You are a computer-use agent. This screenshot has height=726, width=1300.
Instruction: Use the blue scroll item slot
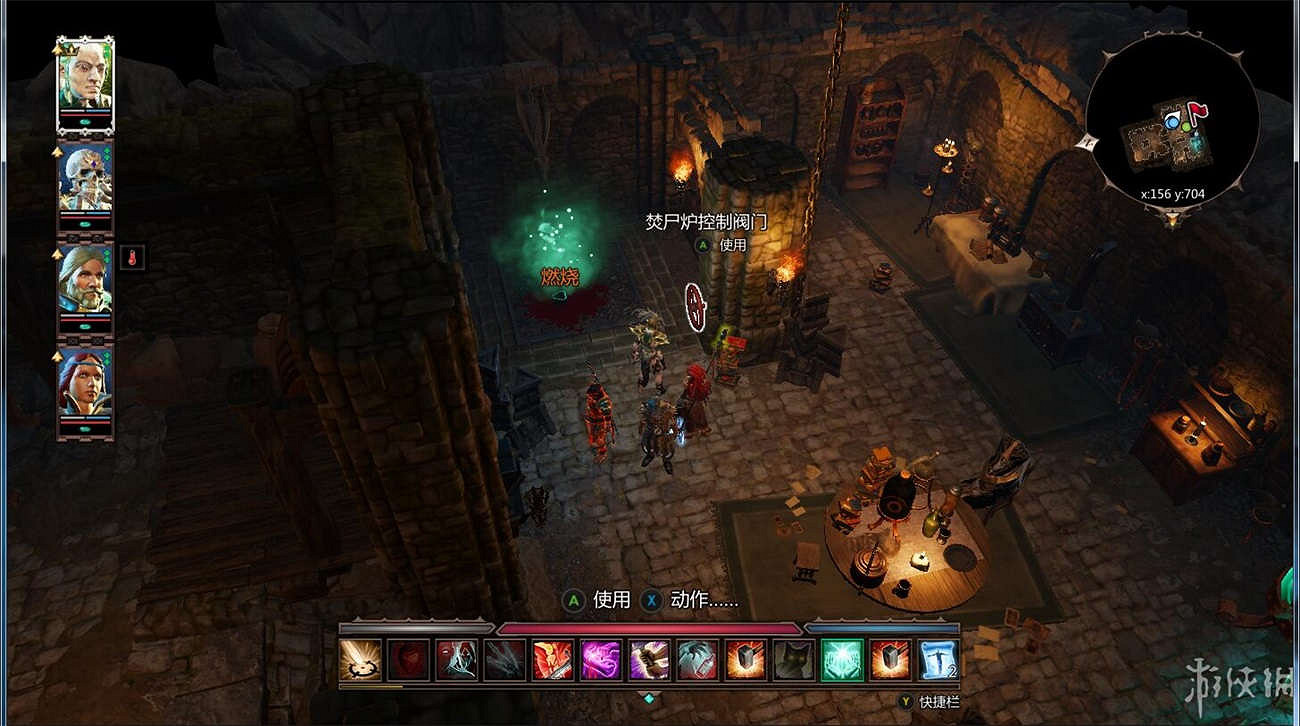click(938, 660)
